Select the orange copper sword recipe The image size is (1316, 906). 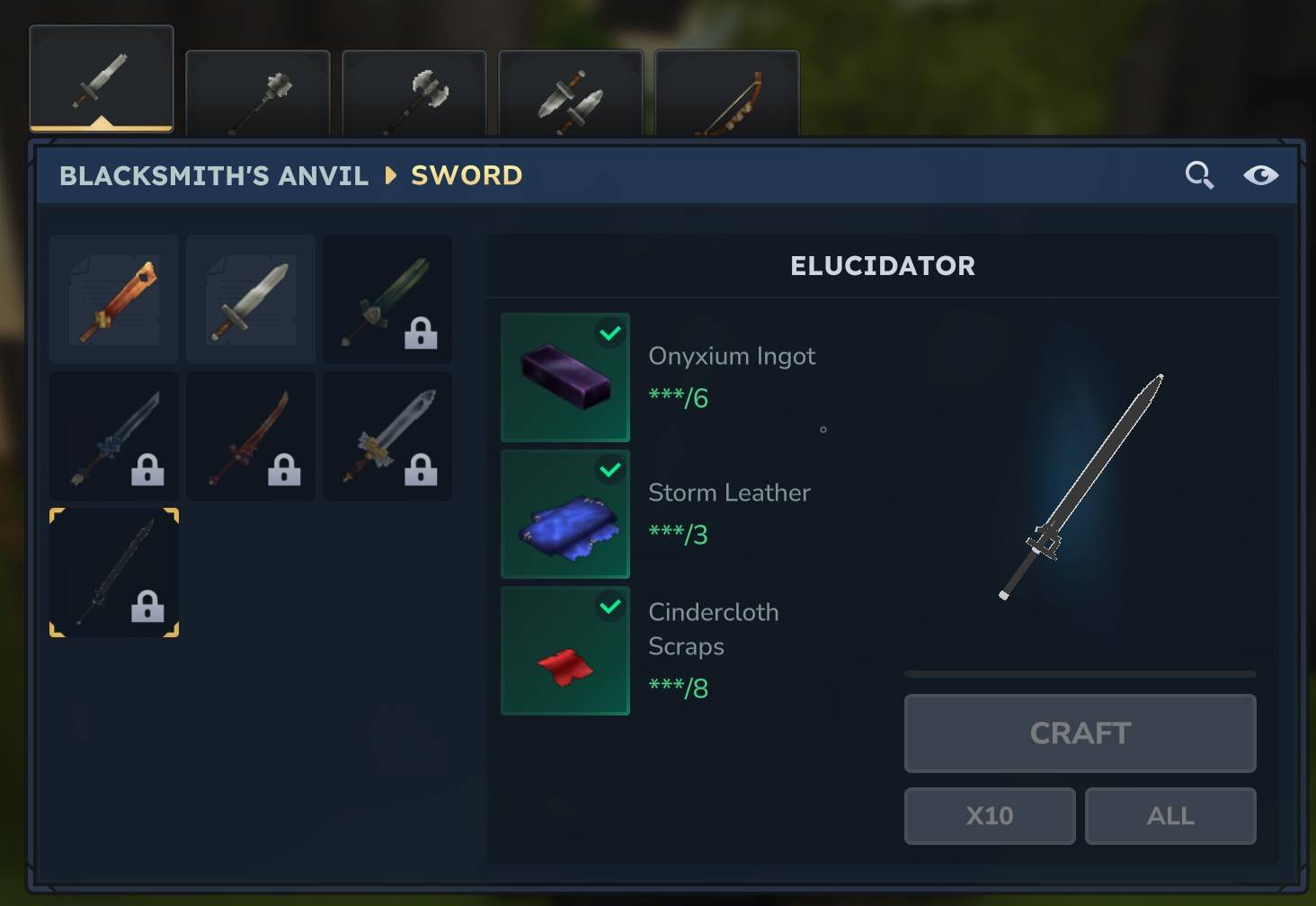click(x=114, y=299)
